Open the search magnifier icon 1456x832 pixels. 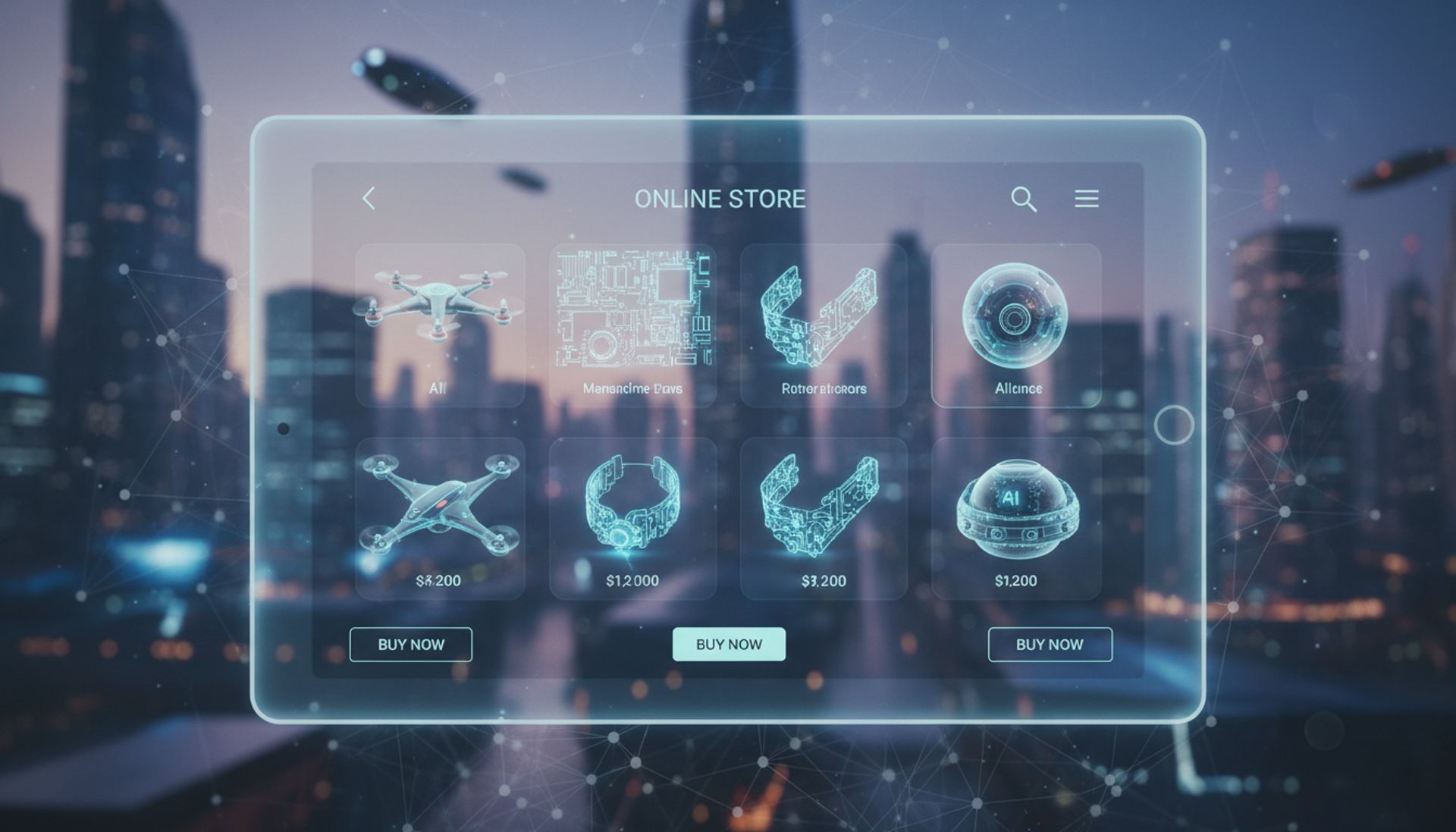(x=1023, y=199)
